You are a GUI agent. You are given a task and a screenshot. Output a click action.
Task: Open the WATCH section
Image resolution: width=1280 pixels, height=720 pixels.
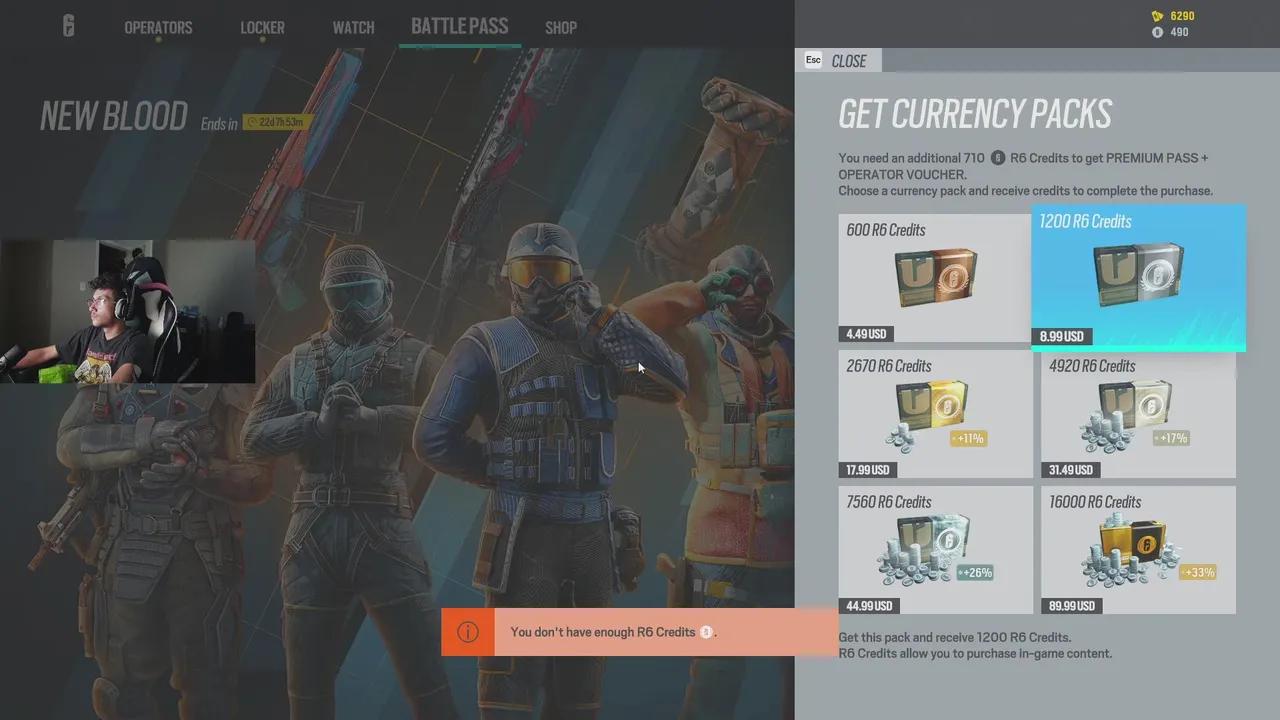tap(353, 27)
